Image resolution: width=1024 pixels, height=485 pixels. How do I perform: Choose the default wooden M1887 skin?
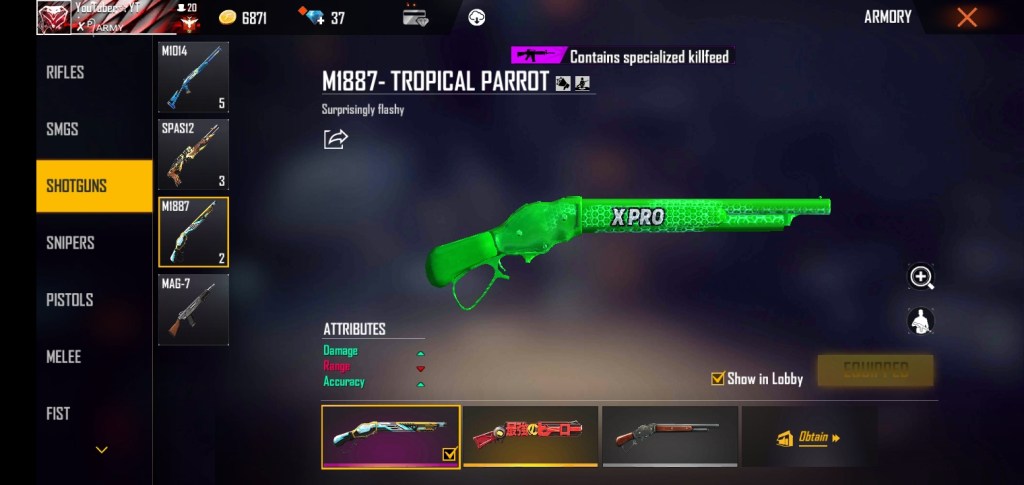tap(670, 436)
